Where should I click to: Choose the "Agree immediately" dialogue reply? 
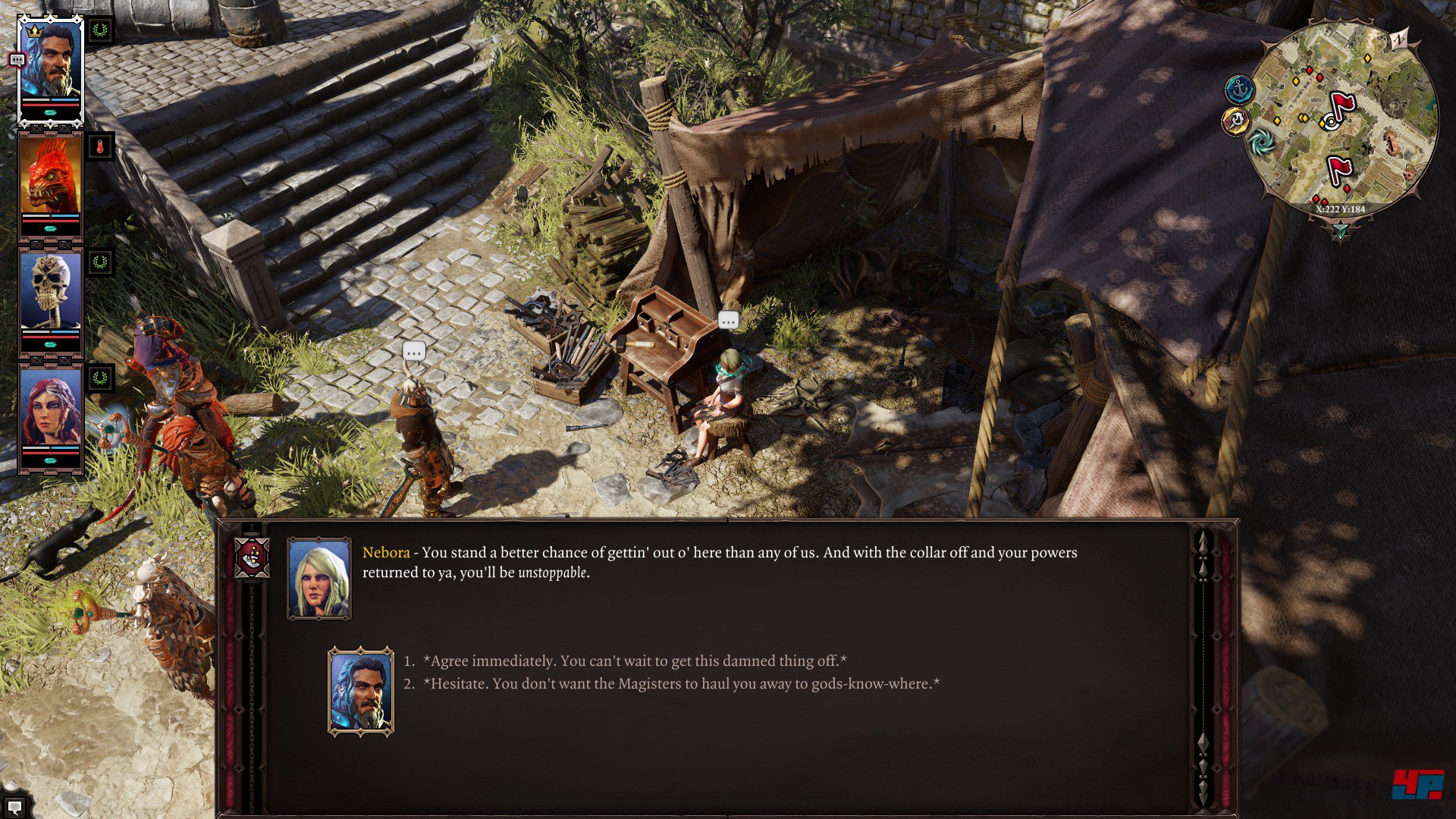[x=635, y=661]
